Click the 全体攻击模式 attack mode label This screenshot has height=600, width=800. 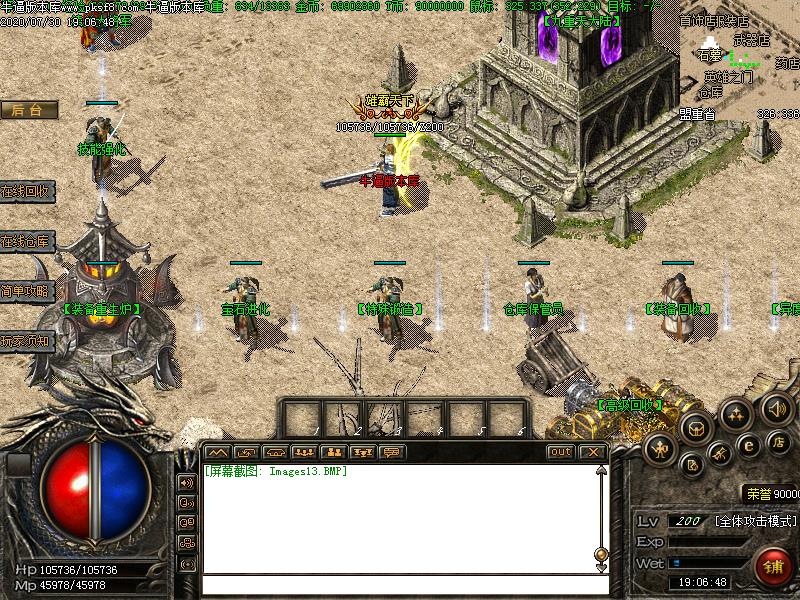tap(755, 521)
